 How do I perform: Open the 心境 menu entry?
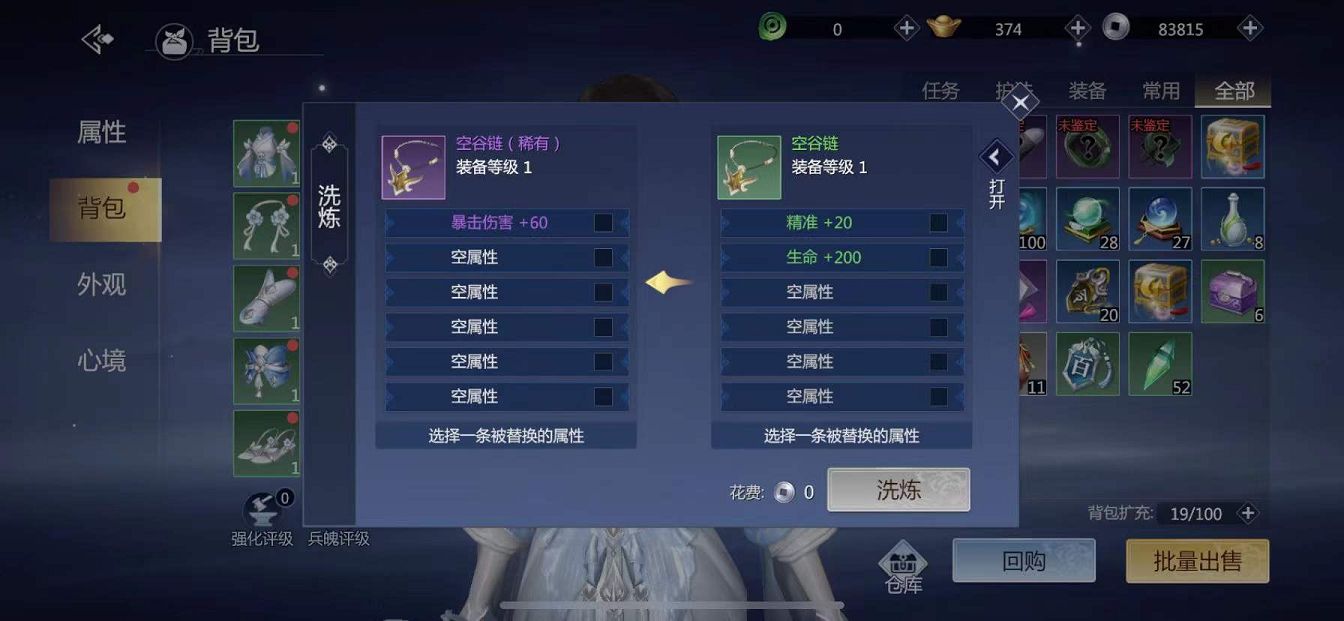[102, 361]
